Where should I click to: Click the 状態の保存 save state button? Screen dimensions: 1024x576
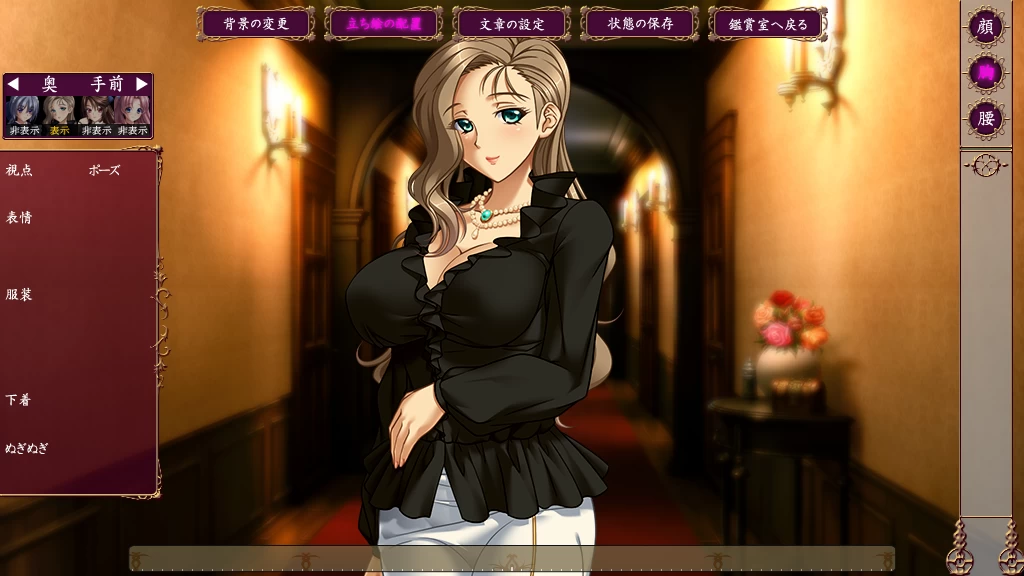click(640, 23)
